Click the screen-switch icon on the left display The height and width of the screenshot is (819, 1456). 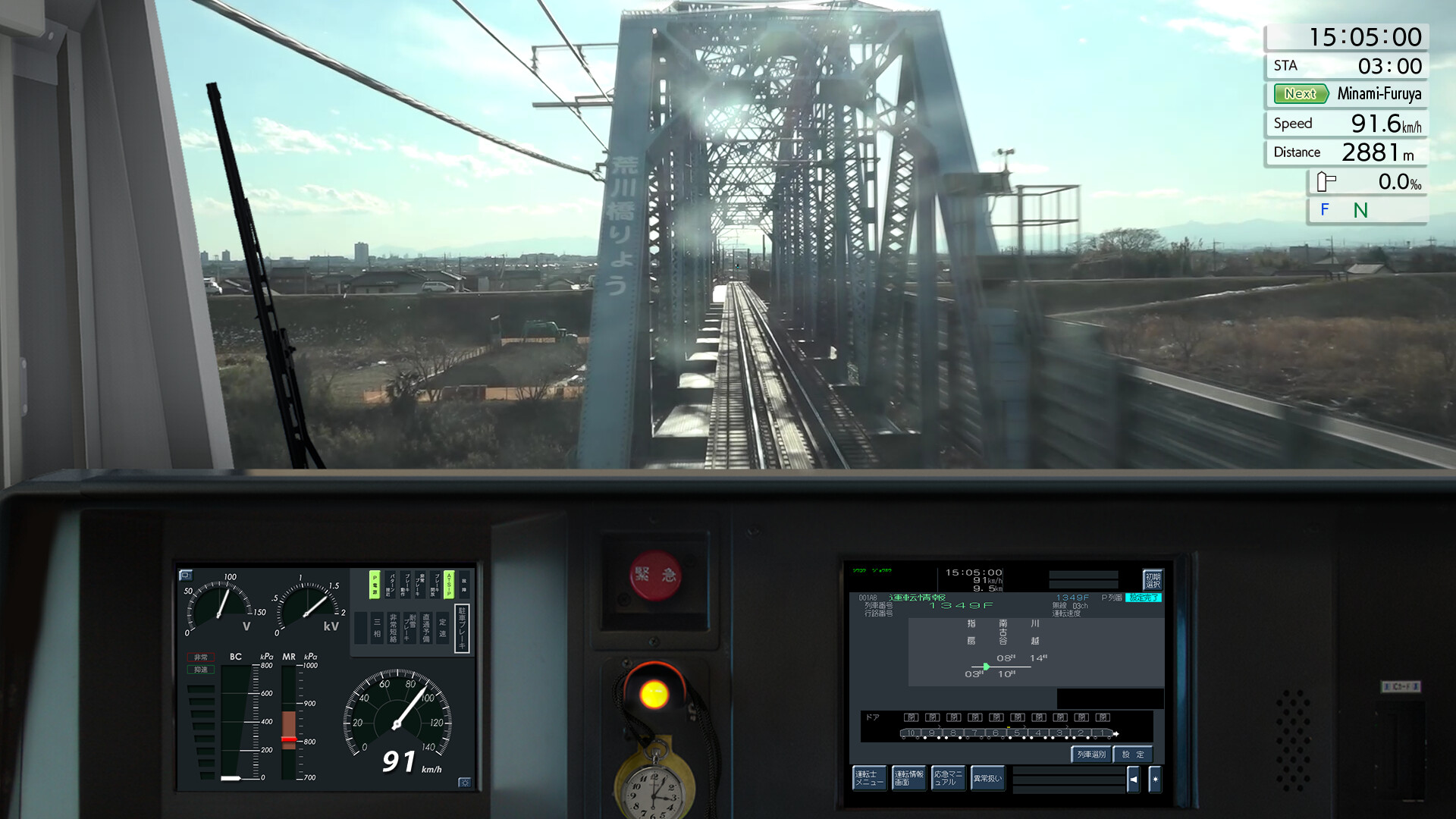click(x=186, y=575)
